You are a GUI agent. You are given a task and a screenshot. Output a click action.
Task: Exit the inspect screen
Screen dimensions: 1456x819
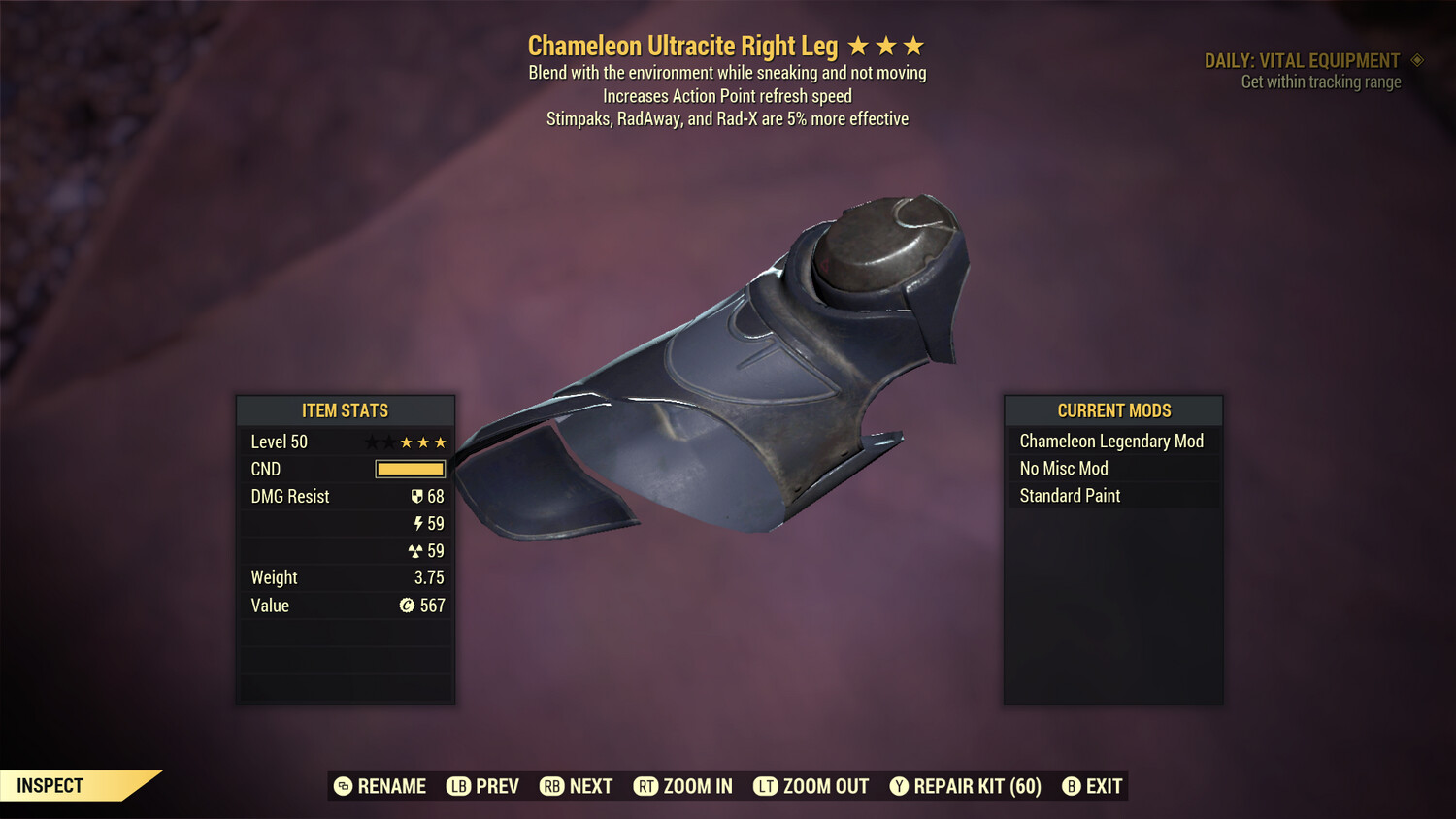click(1091, 786)
